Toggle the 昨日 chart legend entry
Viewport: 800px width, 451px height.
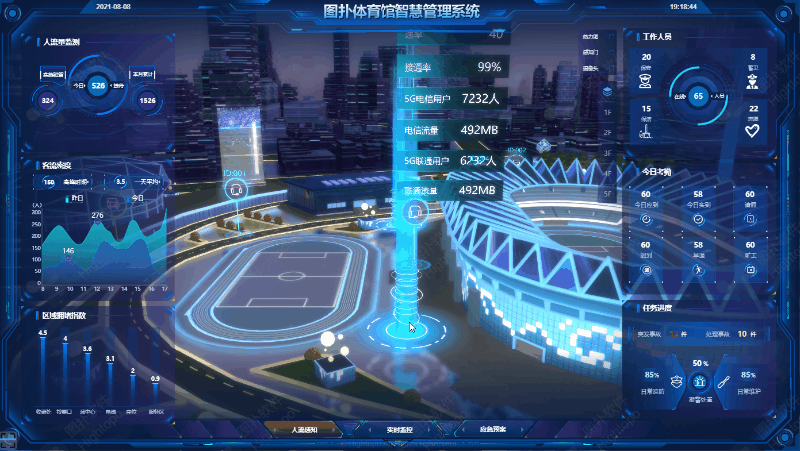[76, 198]
